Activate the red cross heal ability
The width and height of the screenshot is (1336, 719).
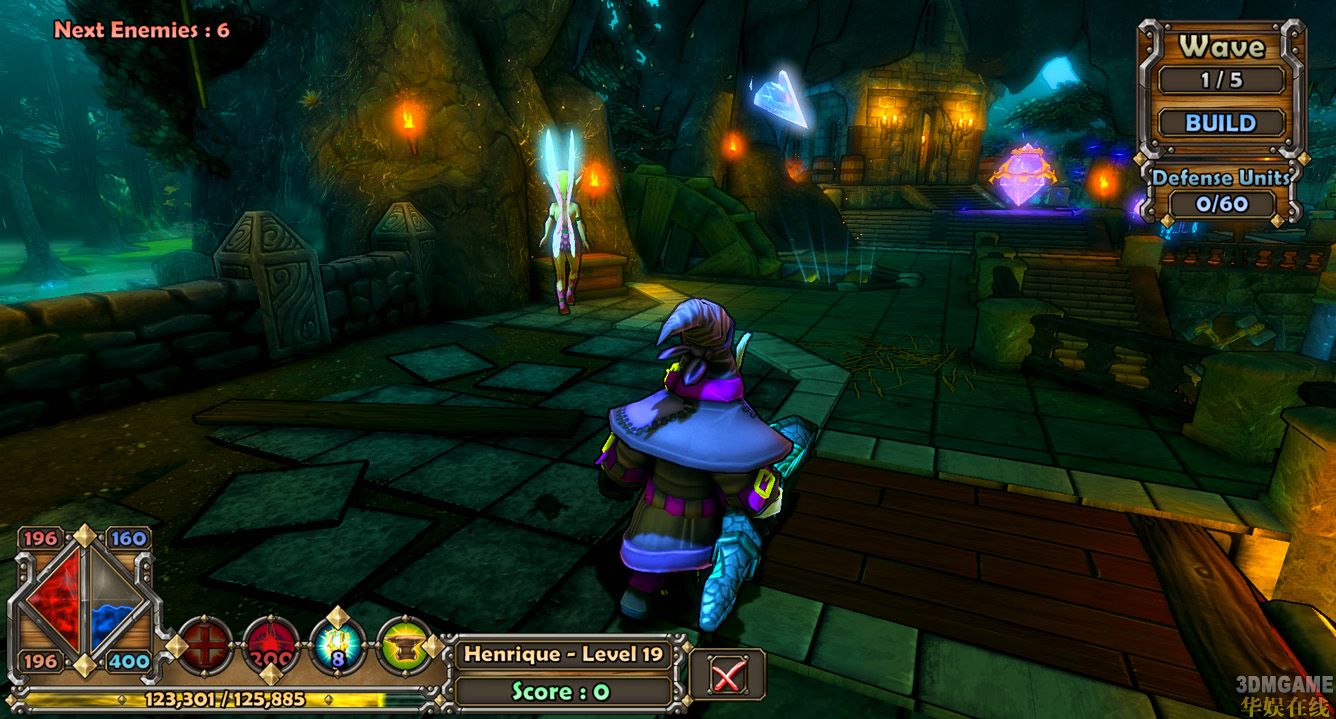pyautogui.click(x=205, y=645)
